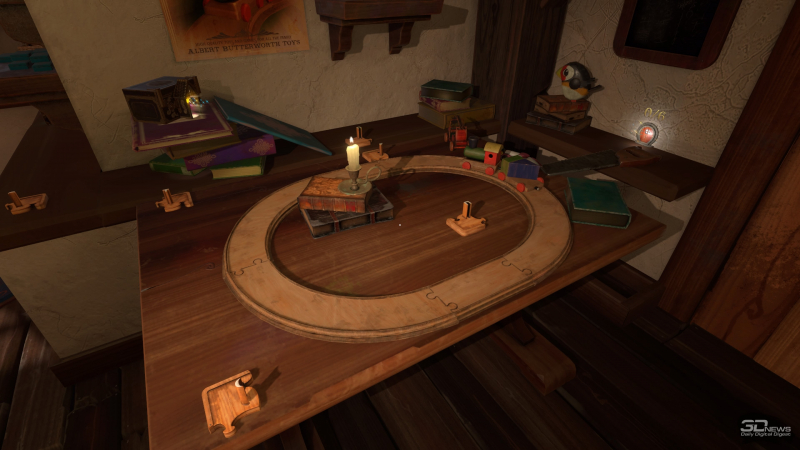Click the glowing red button under the 0/6 counter

point(648,134)
